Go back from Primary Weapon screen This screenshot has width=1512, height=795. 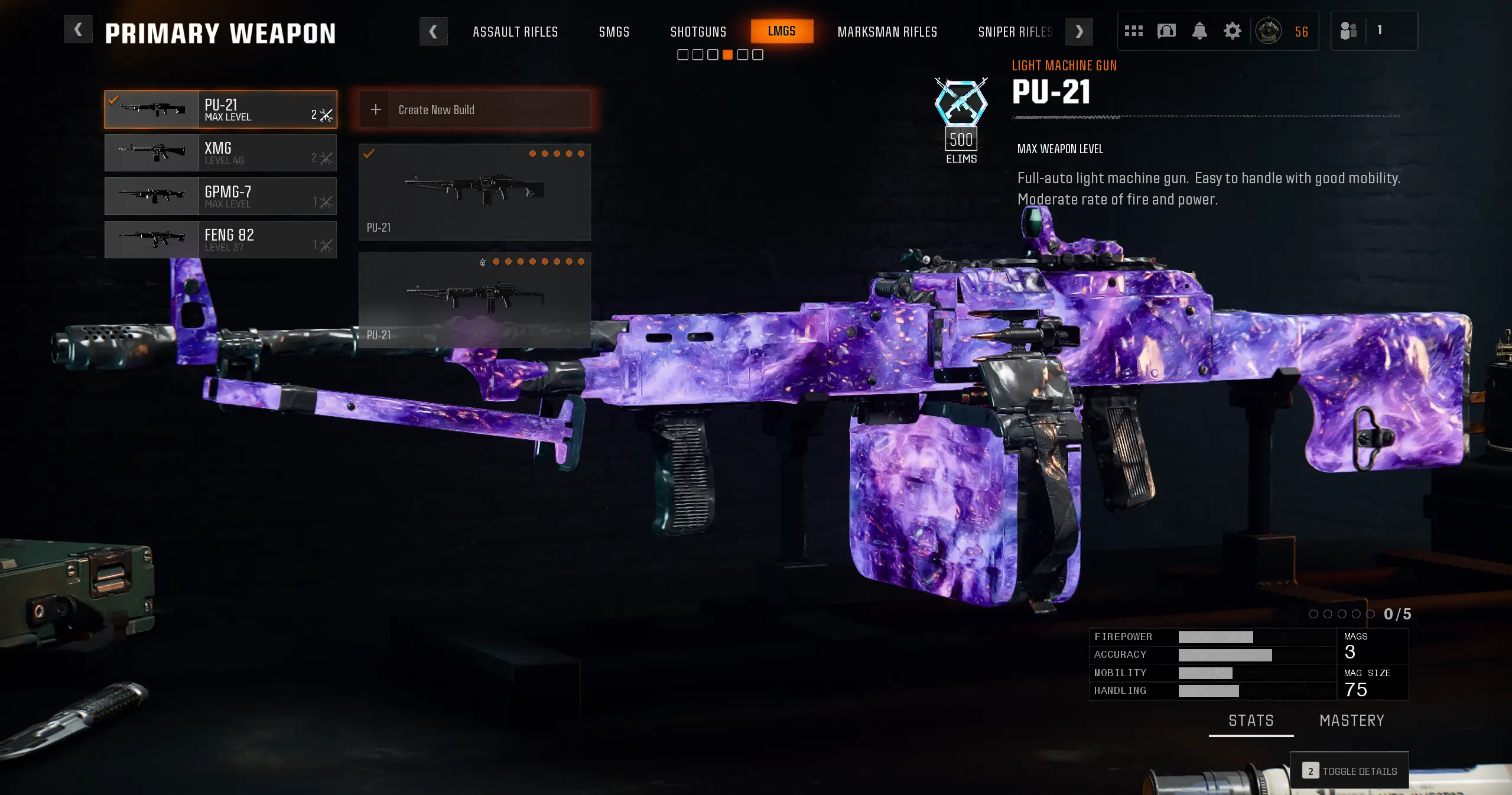(x=78, y=30)
